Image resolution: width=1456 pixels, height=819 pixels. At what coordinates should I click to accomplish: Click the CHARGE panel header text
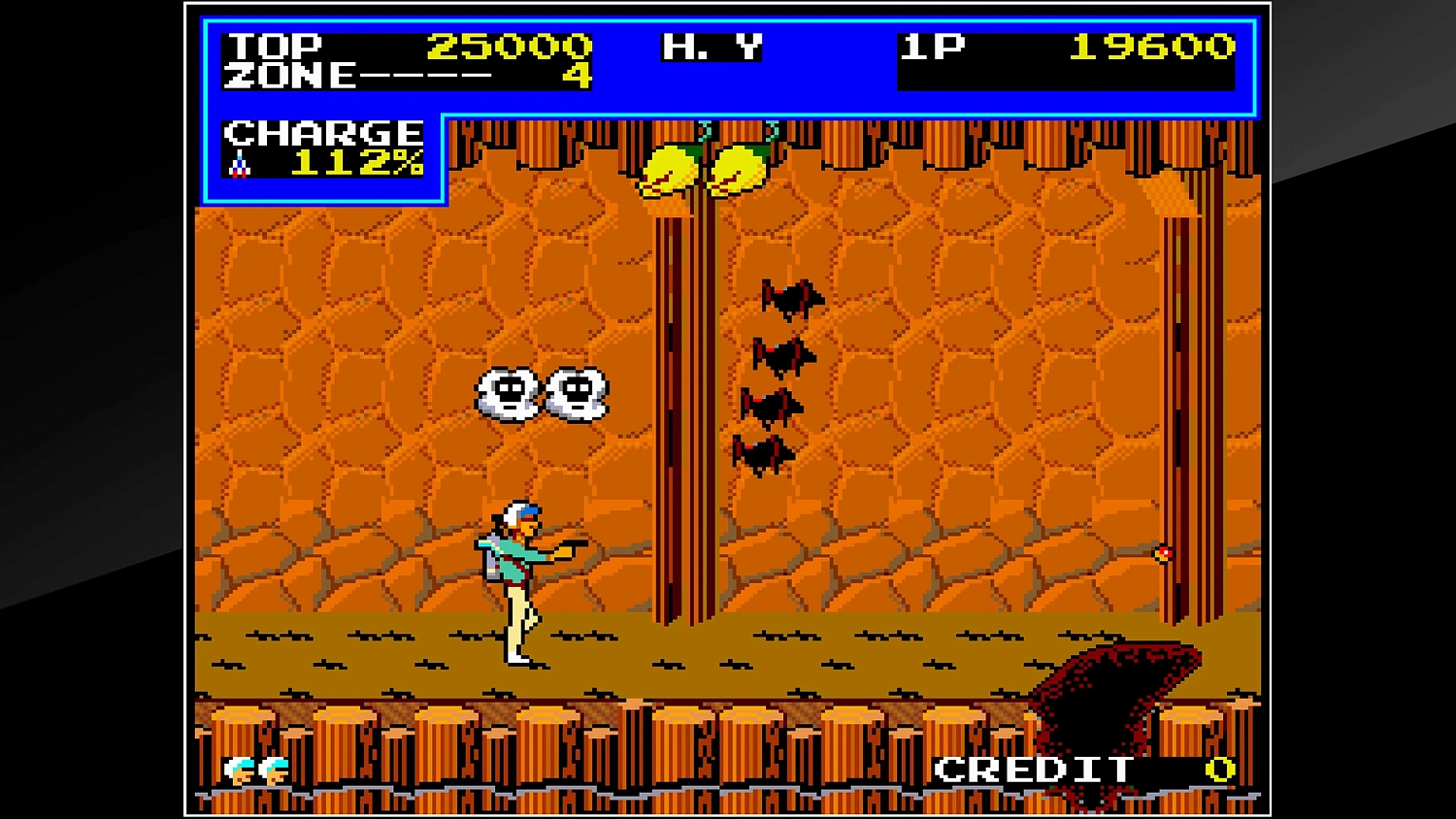(321, 132)
